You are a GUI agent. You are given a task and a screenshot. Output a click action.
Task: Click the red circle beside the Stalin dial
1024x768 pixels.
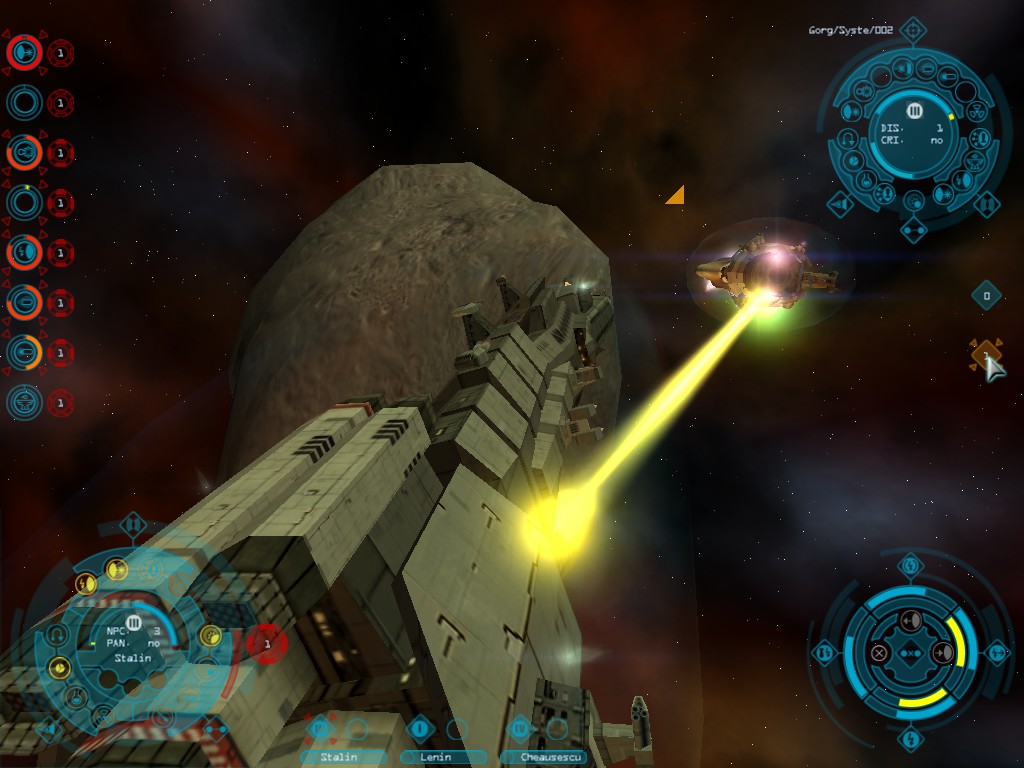pyautogui.click(x=266, y=644)
